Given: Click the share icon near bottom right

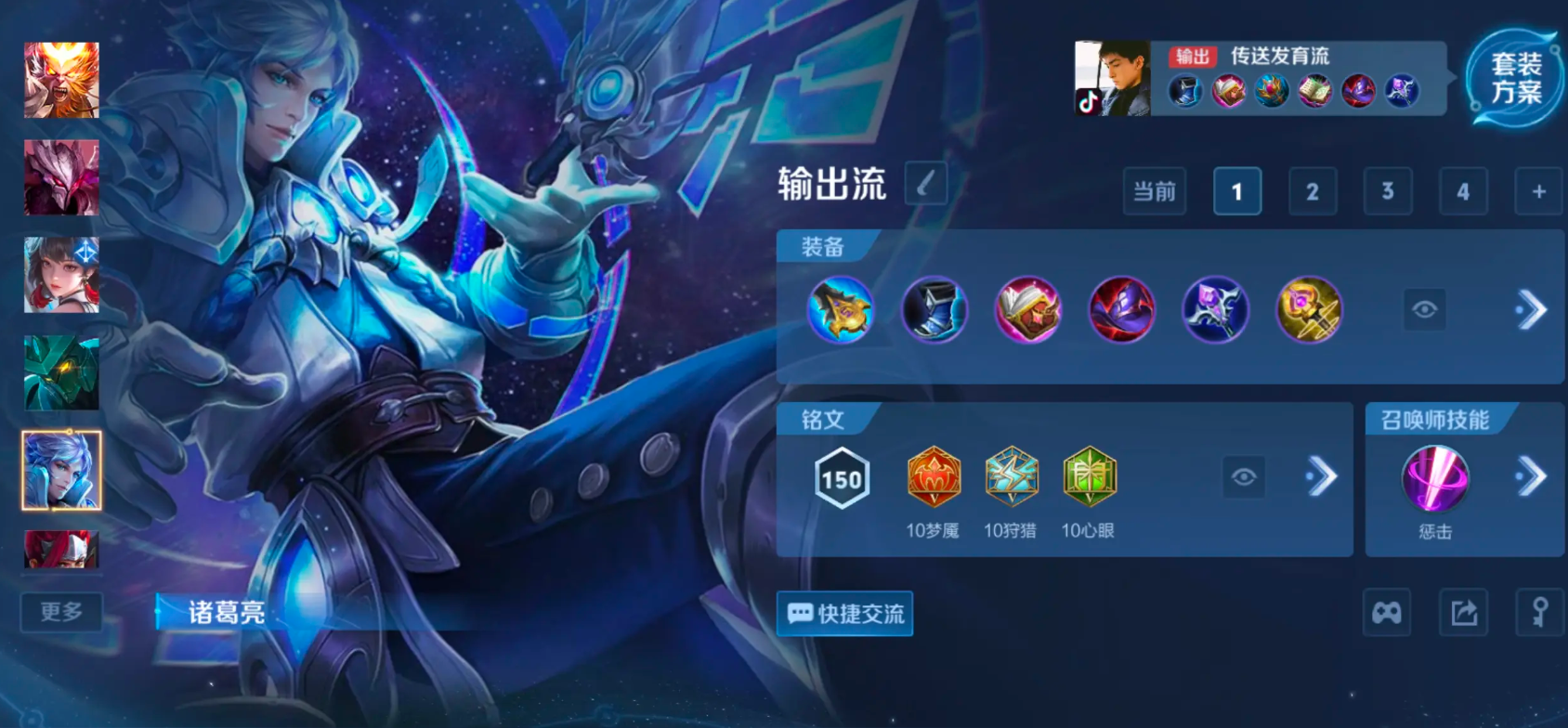Looking at the screenshot, I should pos(1463,613).
